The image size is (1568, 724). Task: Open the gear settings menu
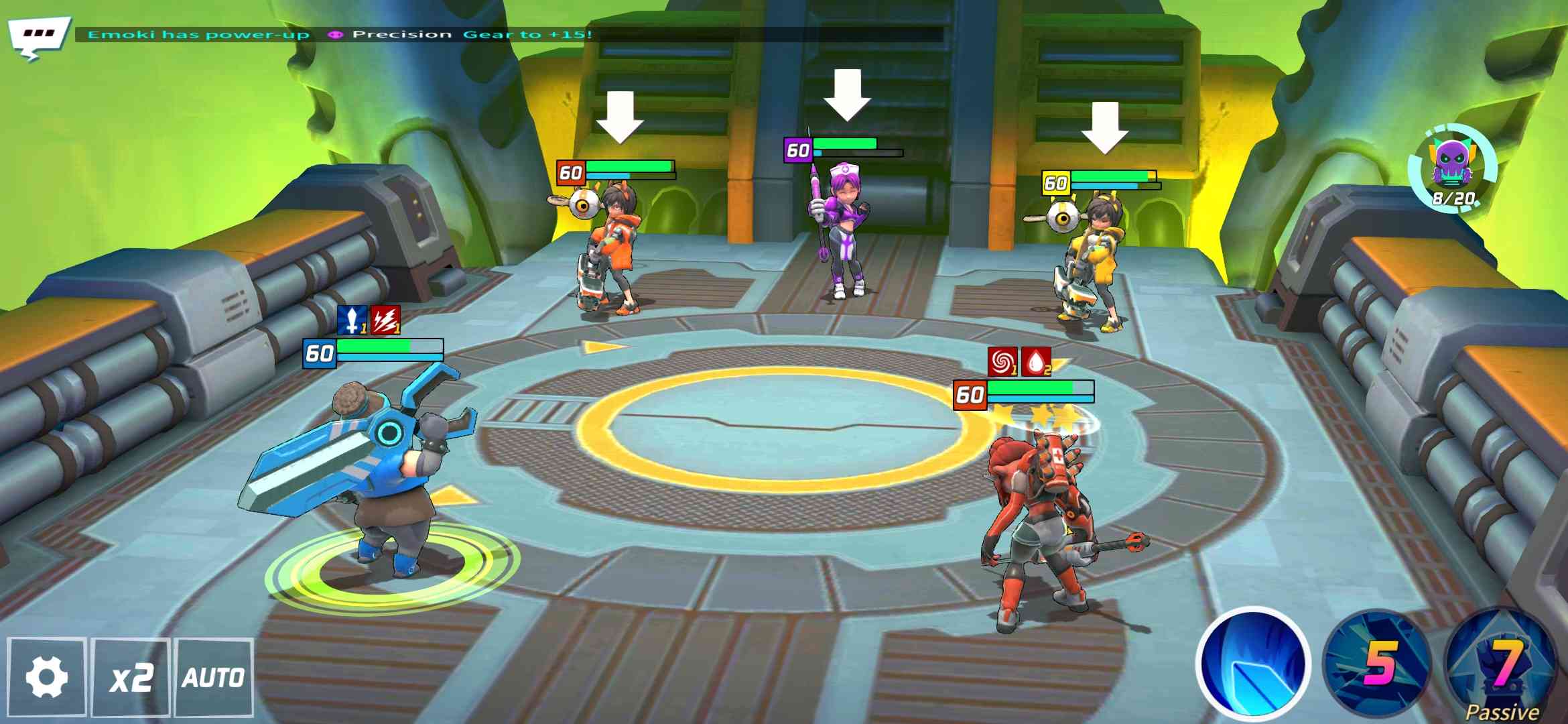46,677
